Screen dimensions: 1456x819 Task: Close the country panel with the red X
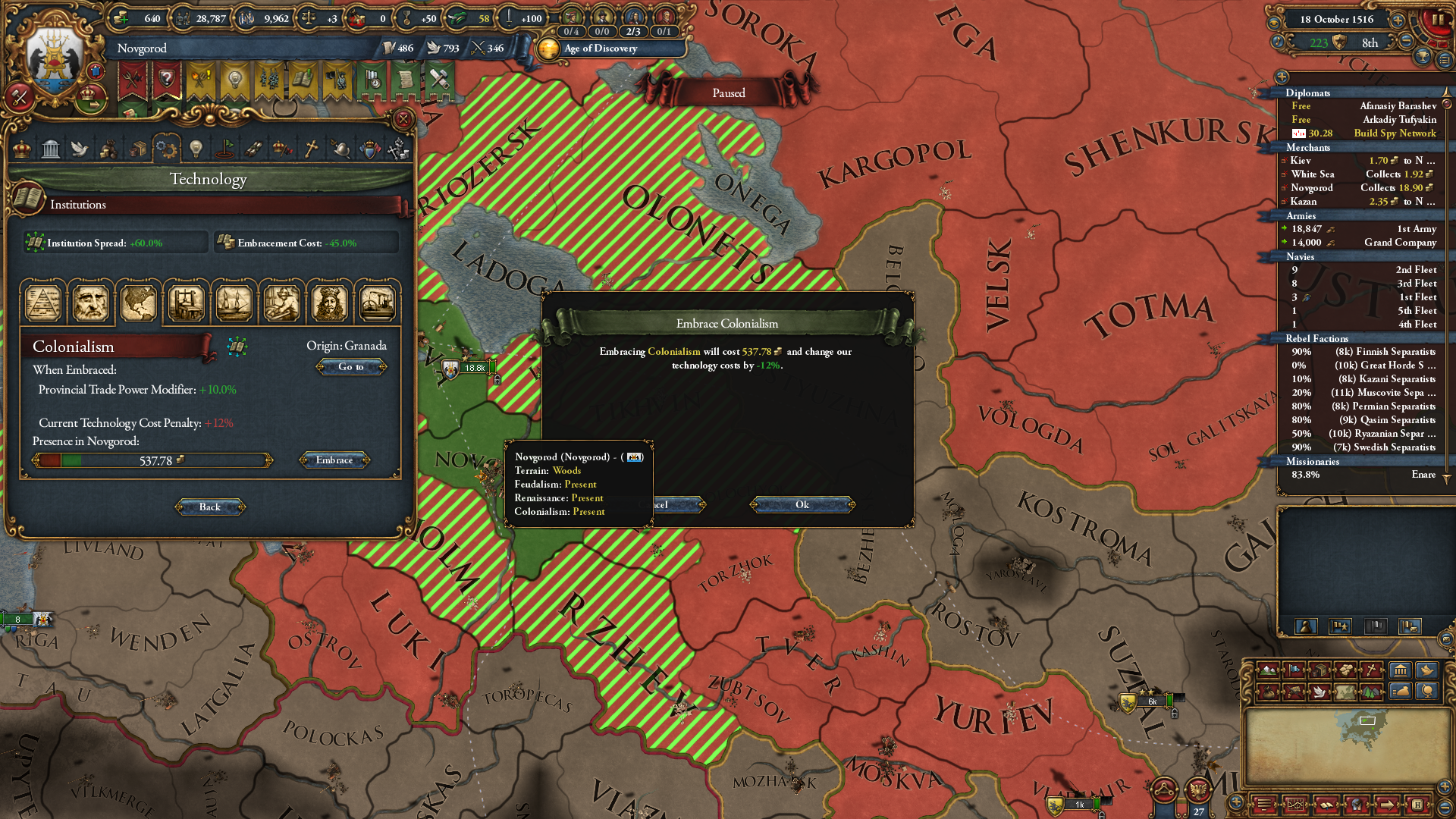(403, 119)
